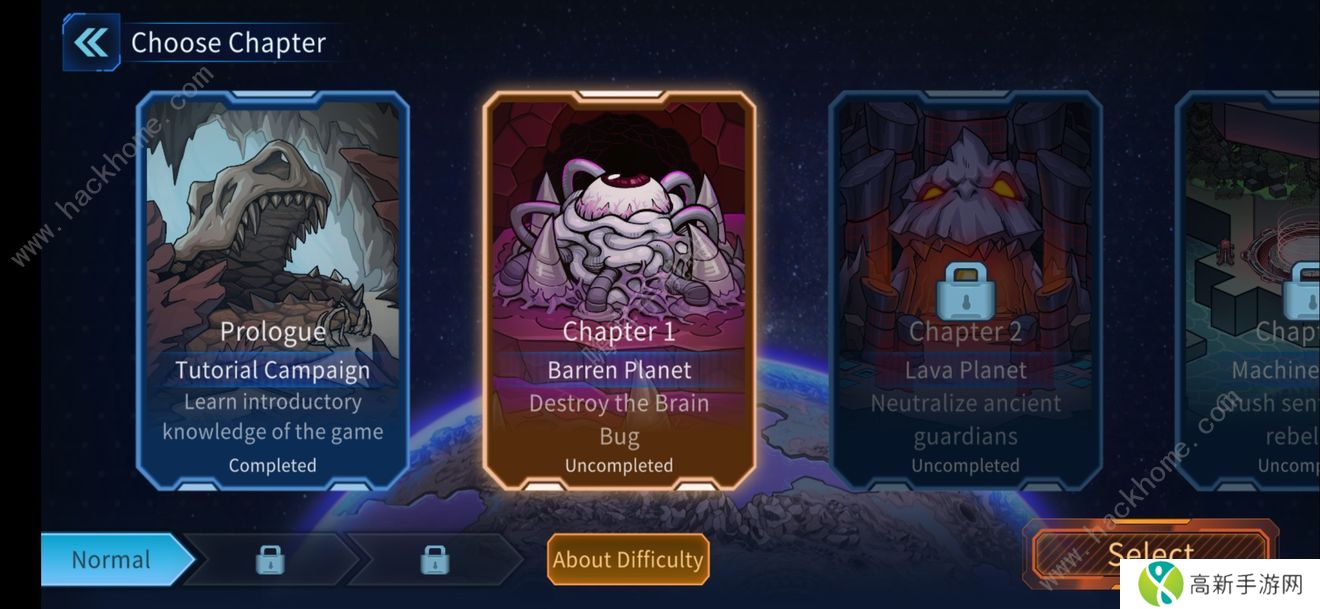Click the locked Chapter 2 Lava Planet card

pyautogui.click(x=965, y=290)
